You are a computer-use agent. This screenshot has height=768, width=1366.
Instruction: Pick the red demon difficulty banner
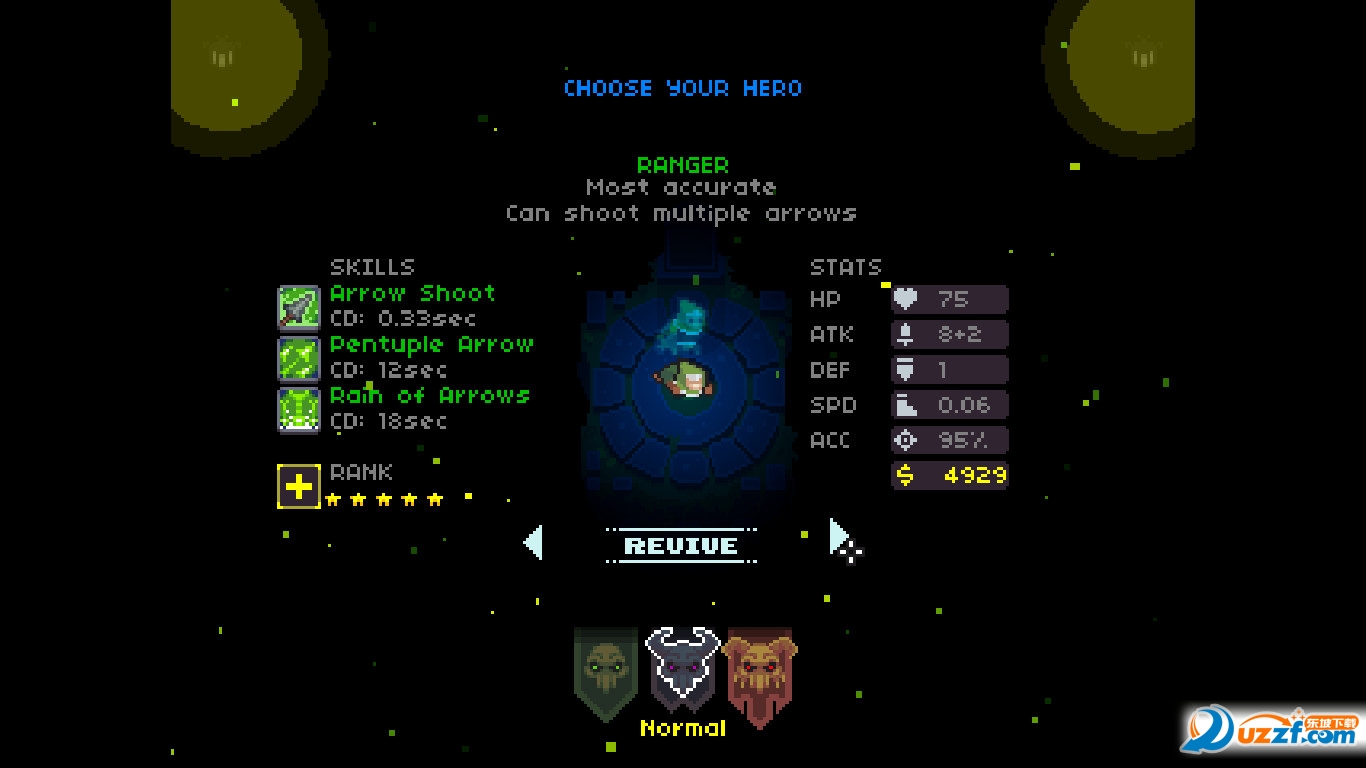[x=760, y=672]
